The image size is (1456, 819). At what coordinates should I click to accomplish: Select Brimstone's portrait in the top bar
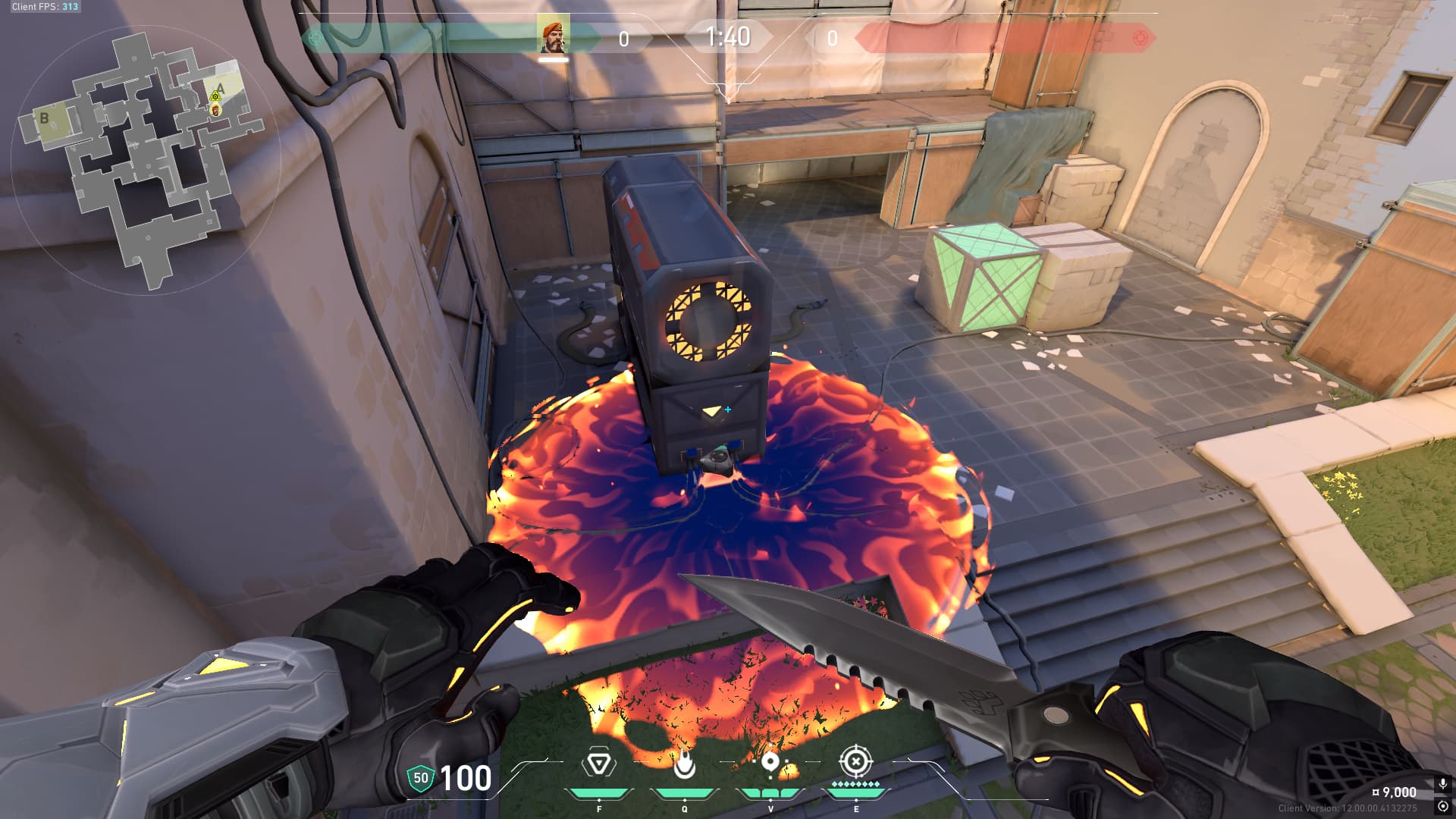point(553,36)
